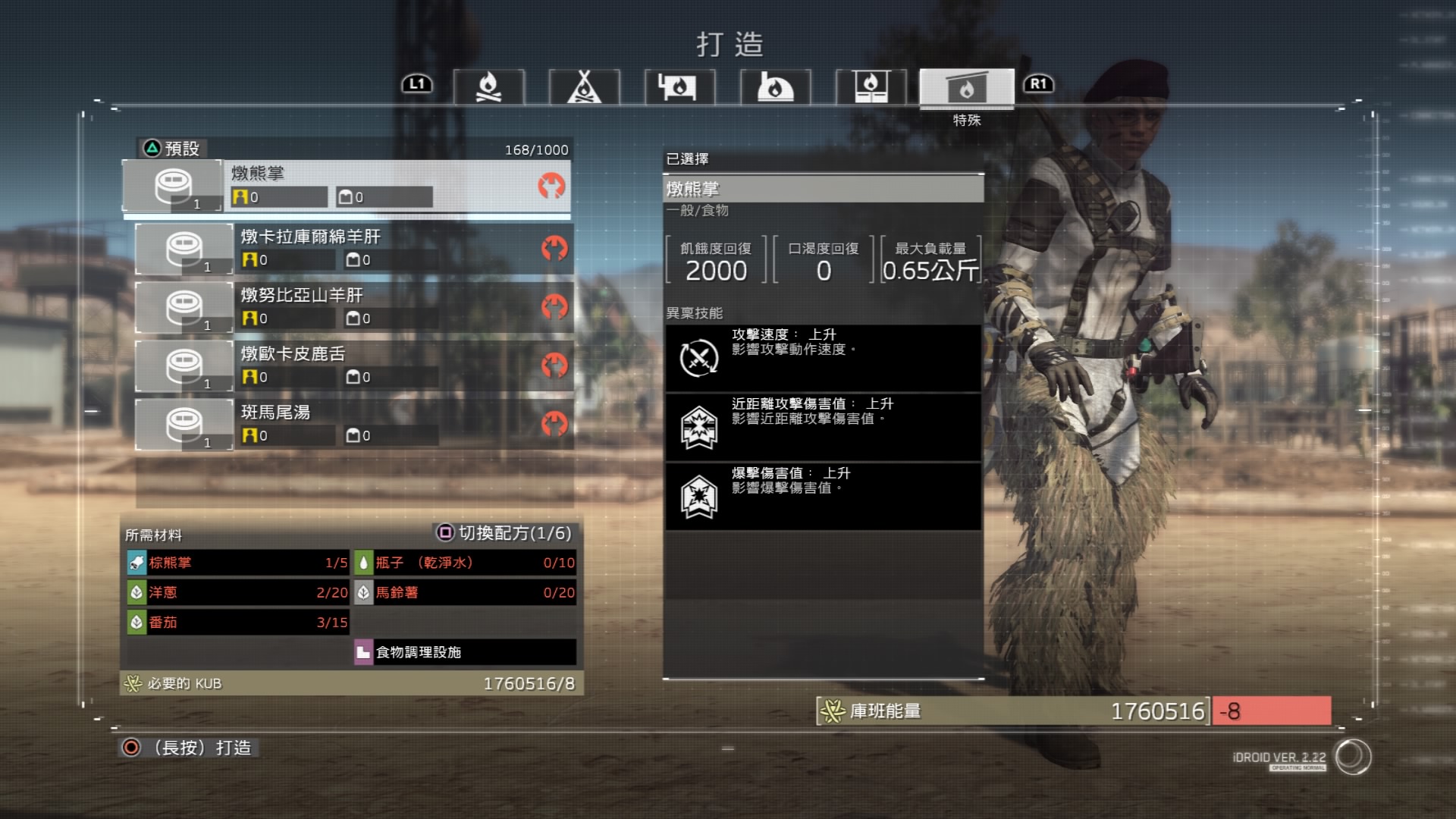Click the 番茄 ingredient row
This screenshot has width=1456, height=819.
(237, 623)
